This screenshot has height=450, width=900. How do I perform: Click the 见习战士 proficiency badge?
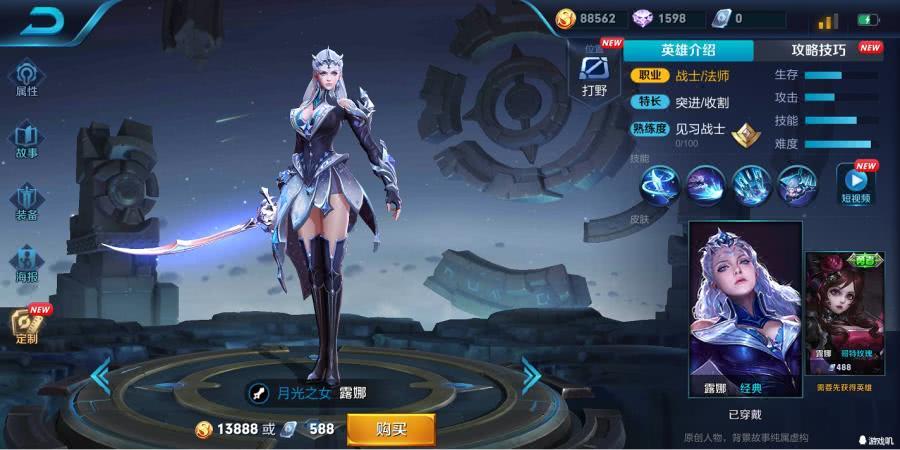tap(742, 131)
